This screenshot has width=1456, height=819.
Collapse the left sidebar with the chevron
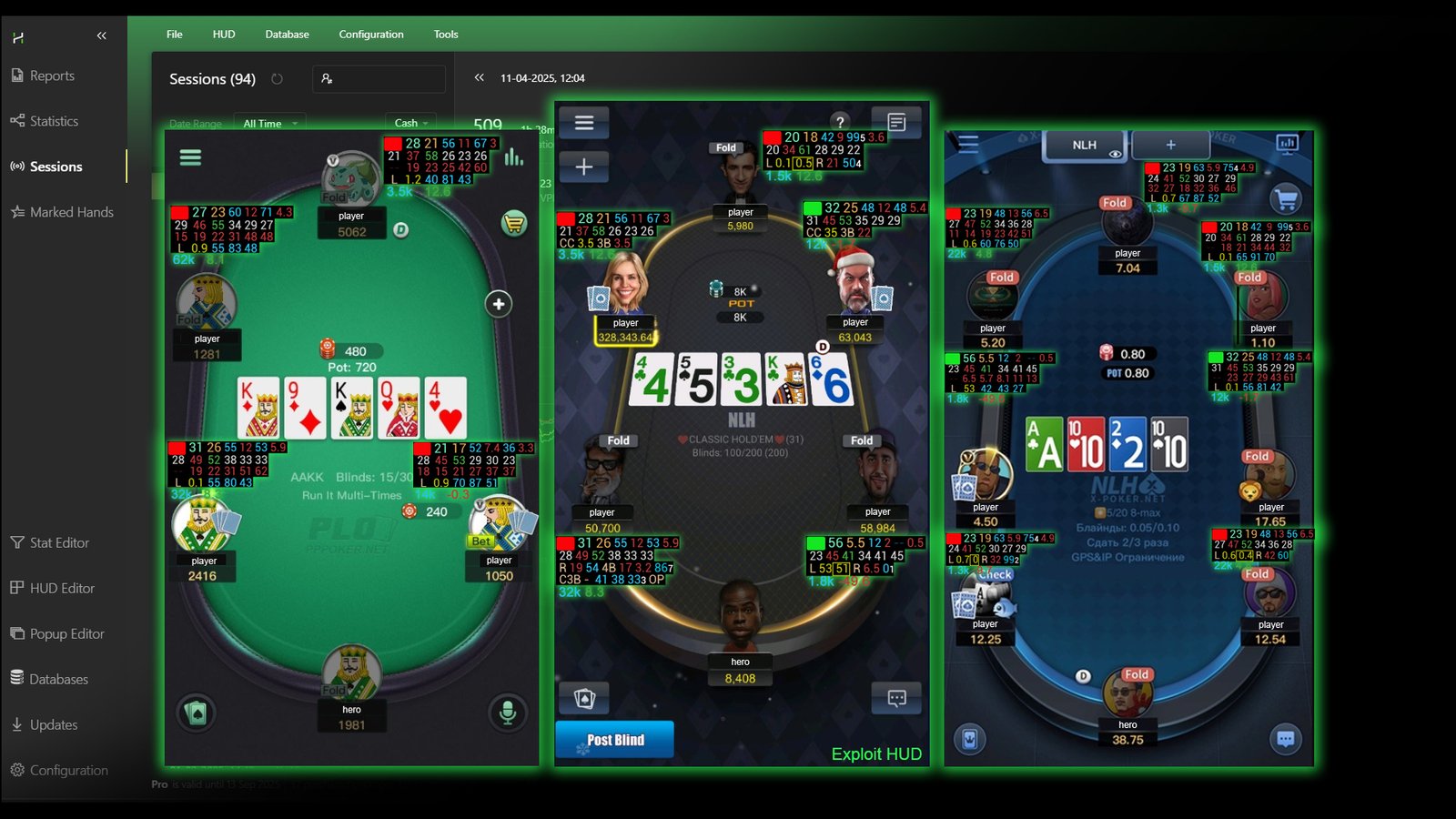(102, 35)
